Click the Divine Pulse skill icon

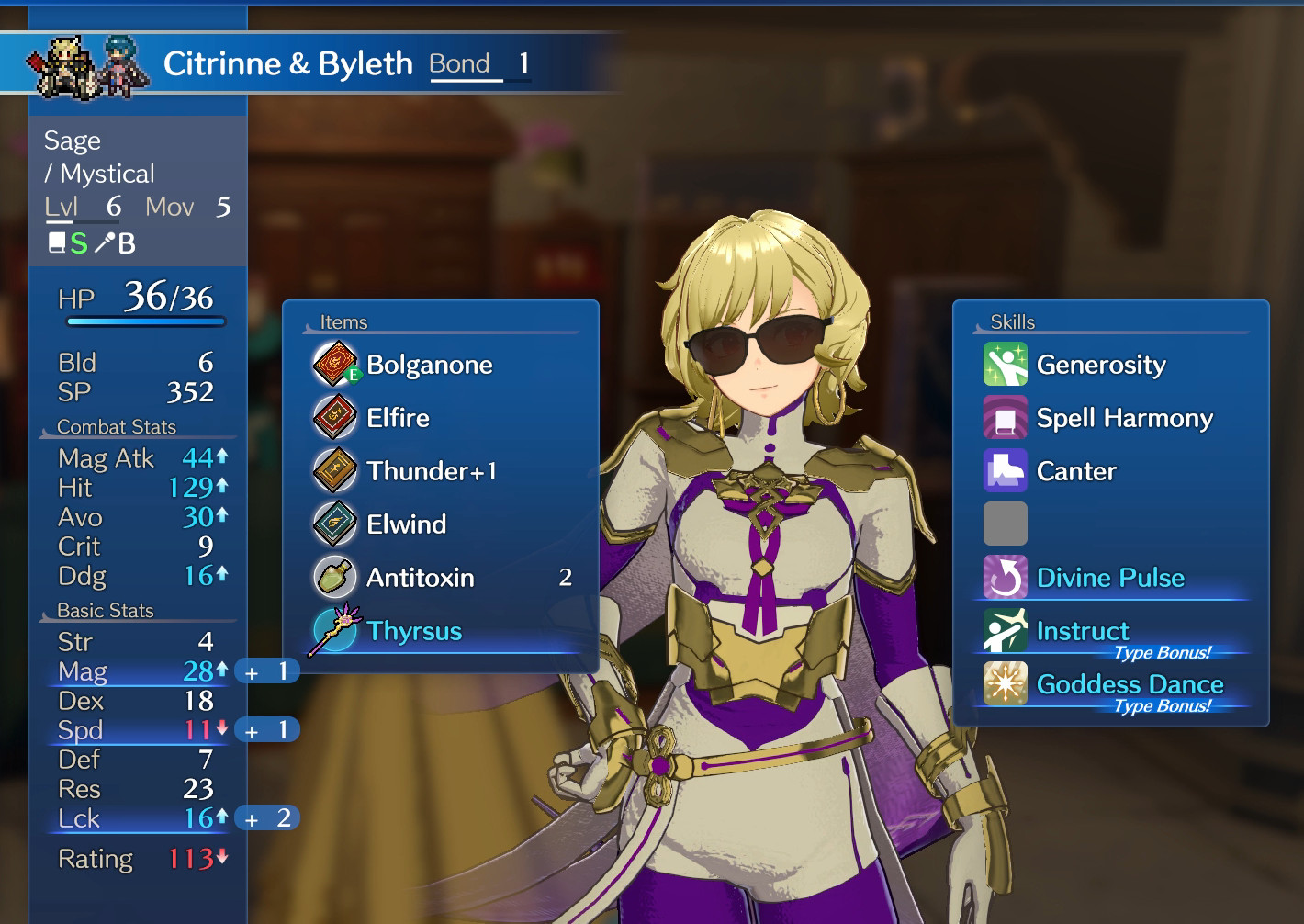click(x=1006, y=577)
